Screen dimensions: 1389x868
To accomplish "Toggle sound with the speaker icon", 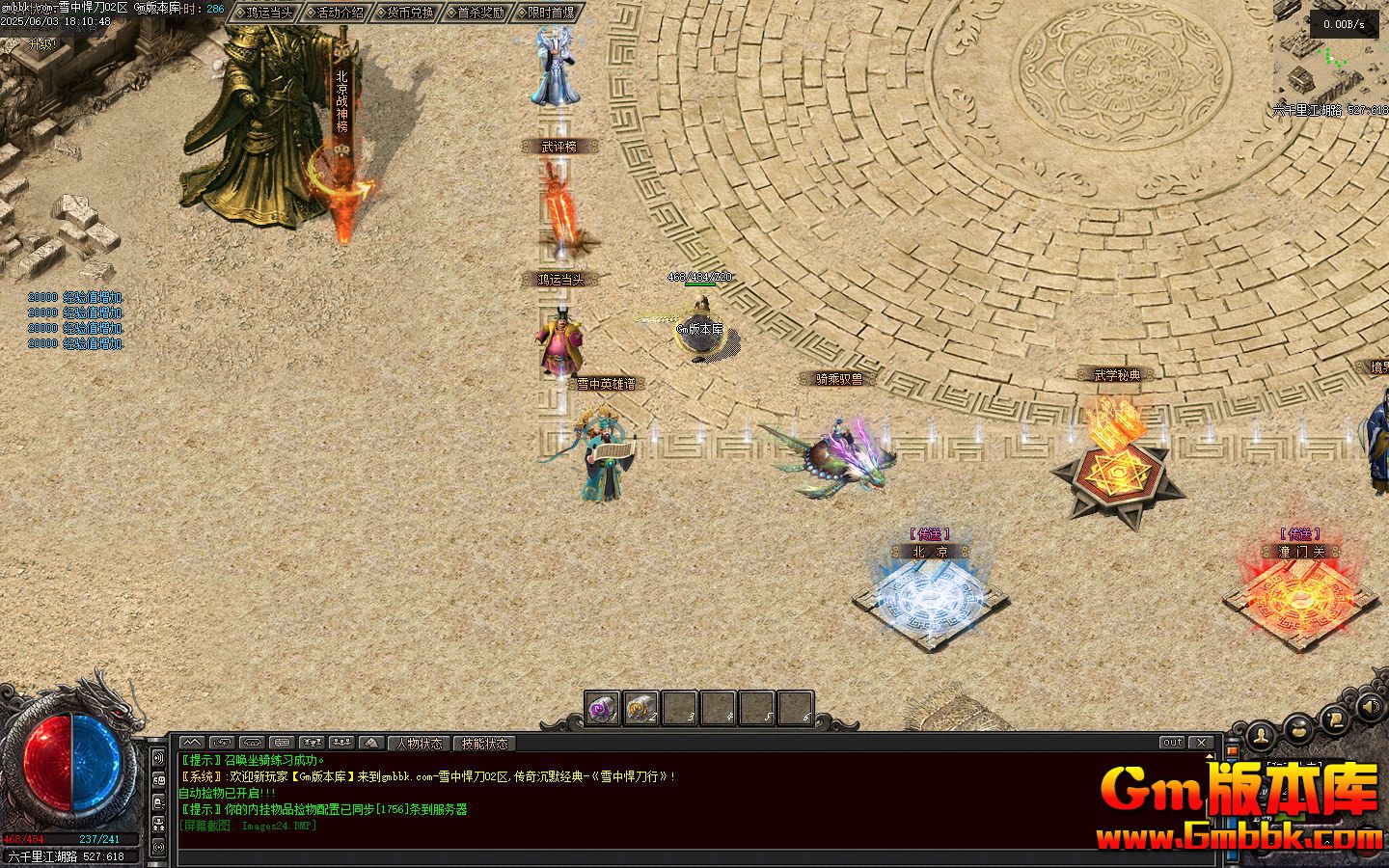I will 1369,709.
